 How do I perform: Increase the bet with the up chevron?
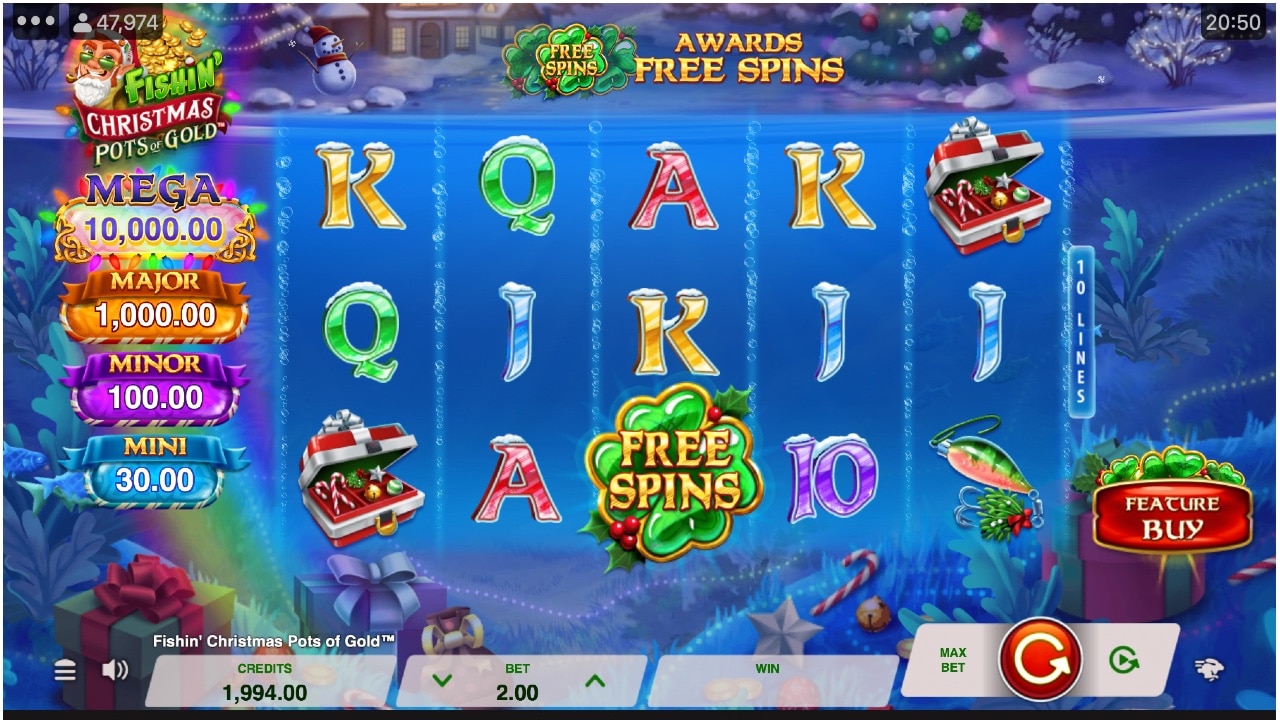pos(597,681)
